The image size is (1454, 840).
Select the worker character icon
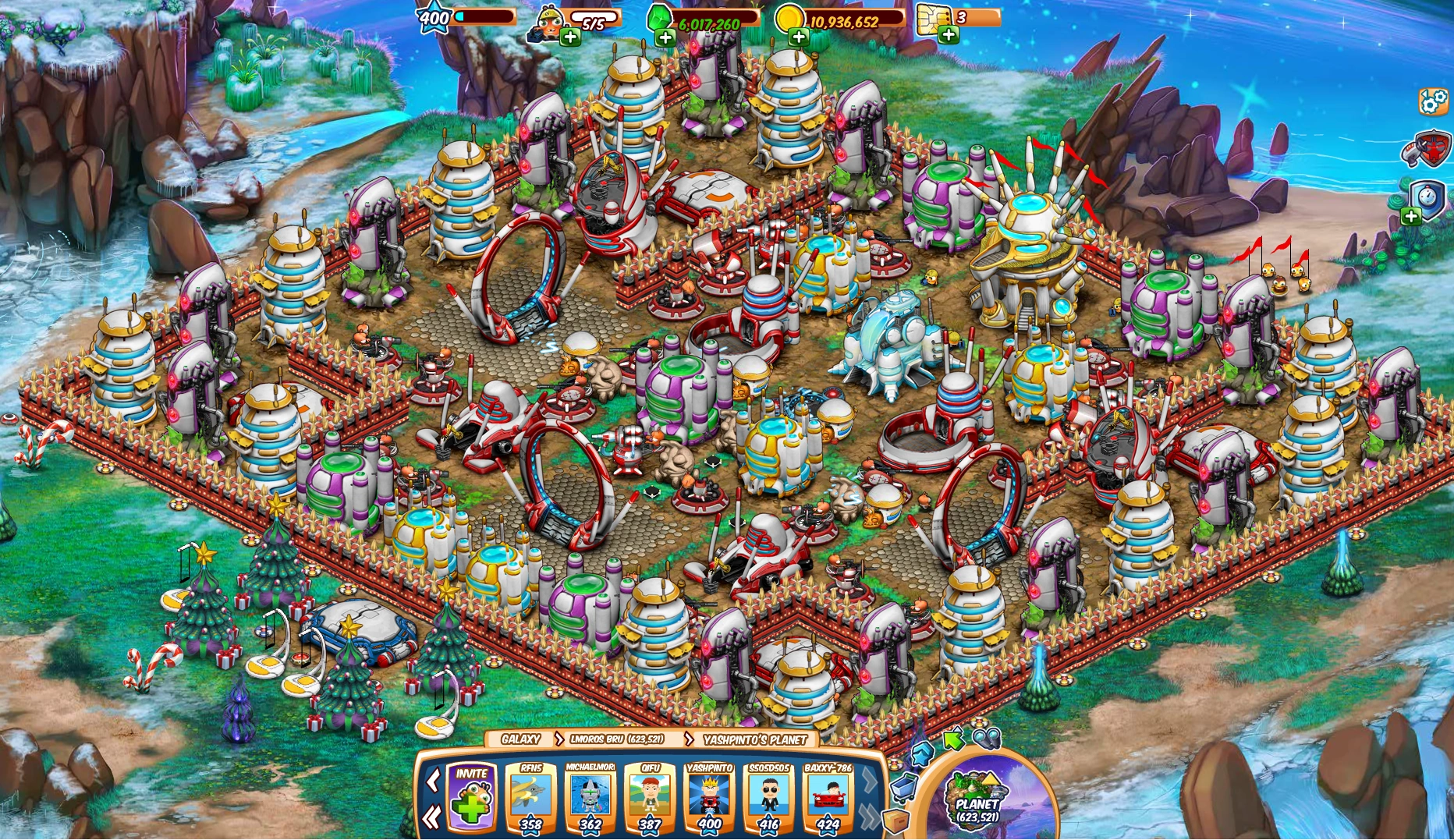coord(548,21)
